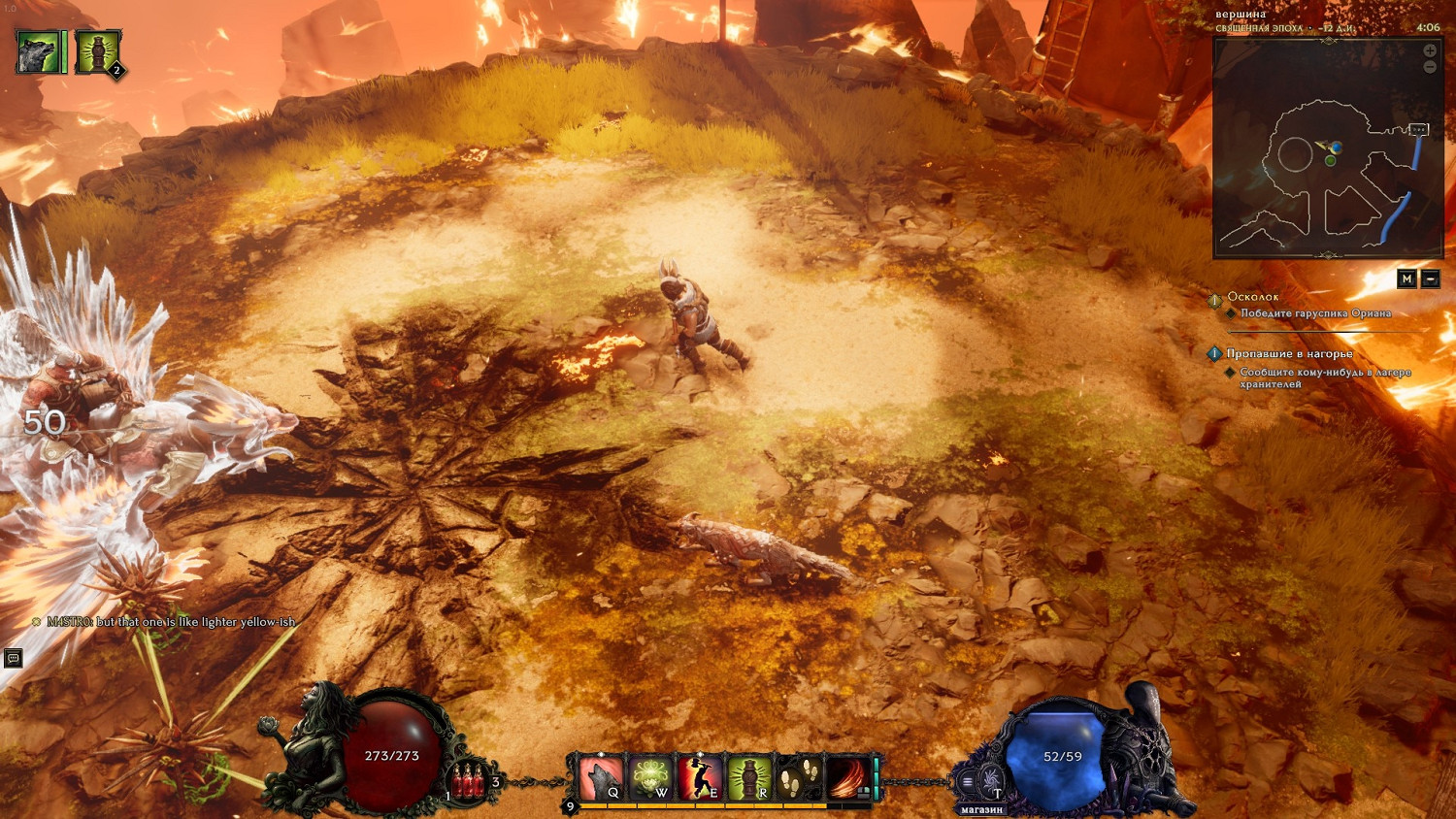Drink a red health potion

[x=471, y=779]
